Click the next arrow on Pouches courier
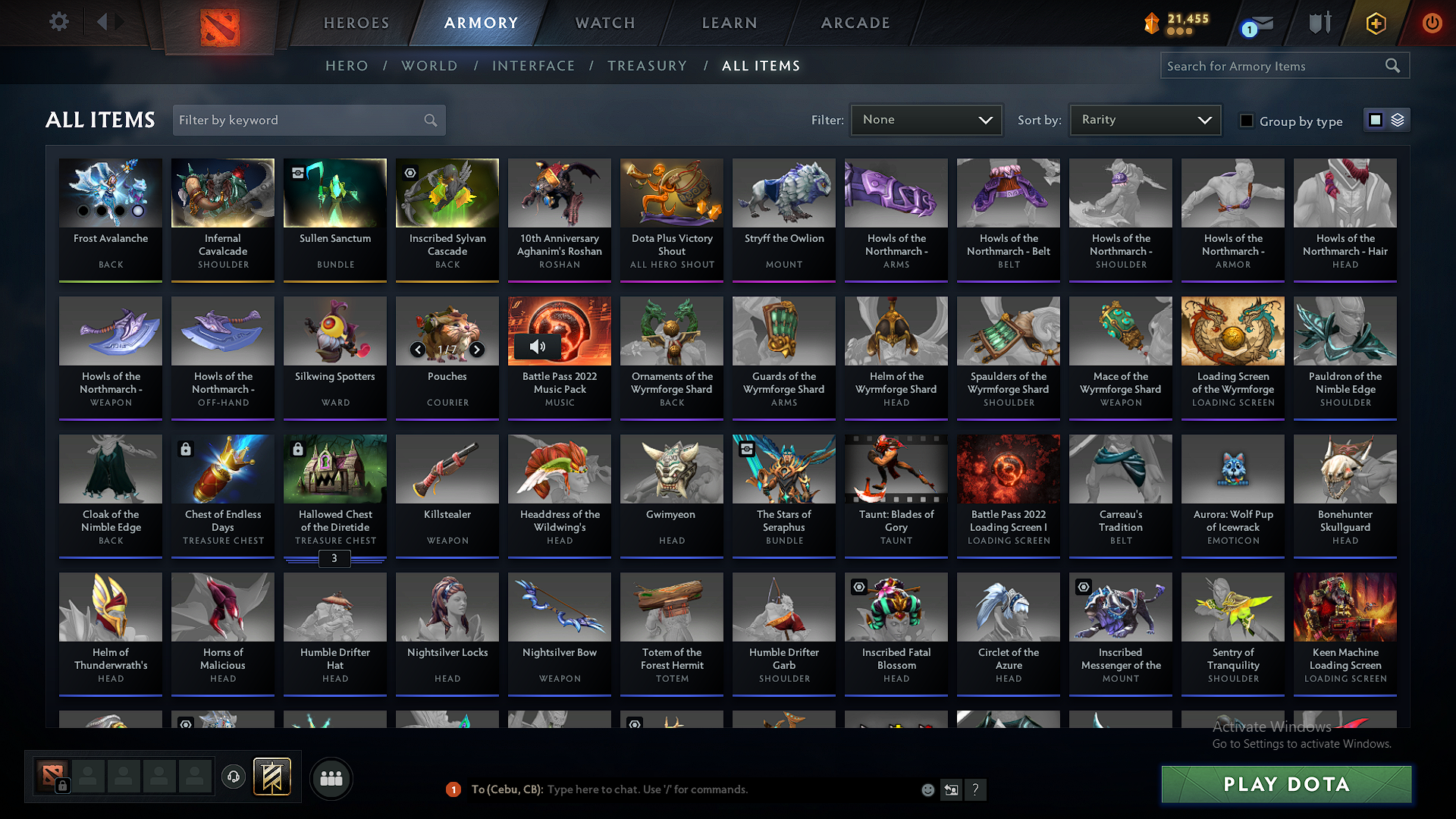1456x819 pixels. point(477,350)
